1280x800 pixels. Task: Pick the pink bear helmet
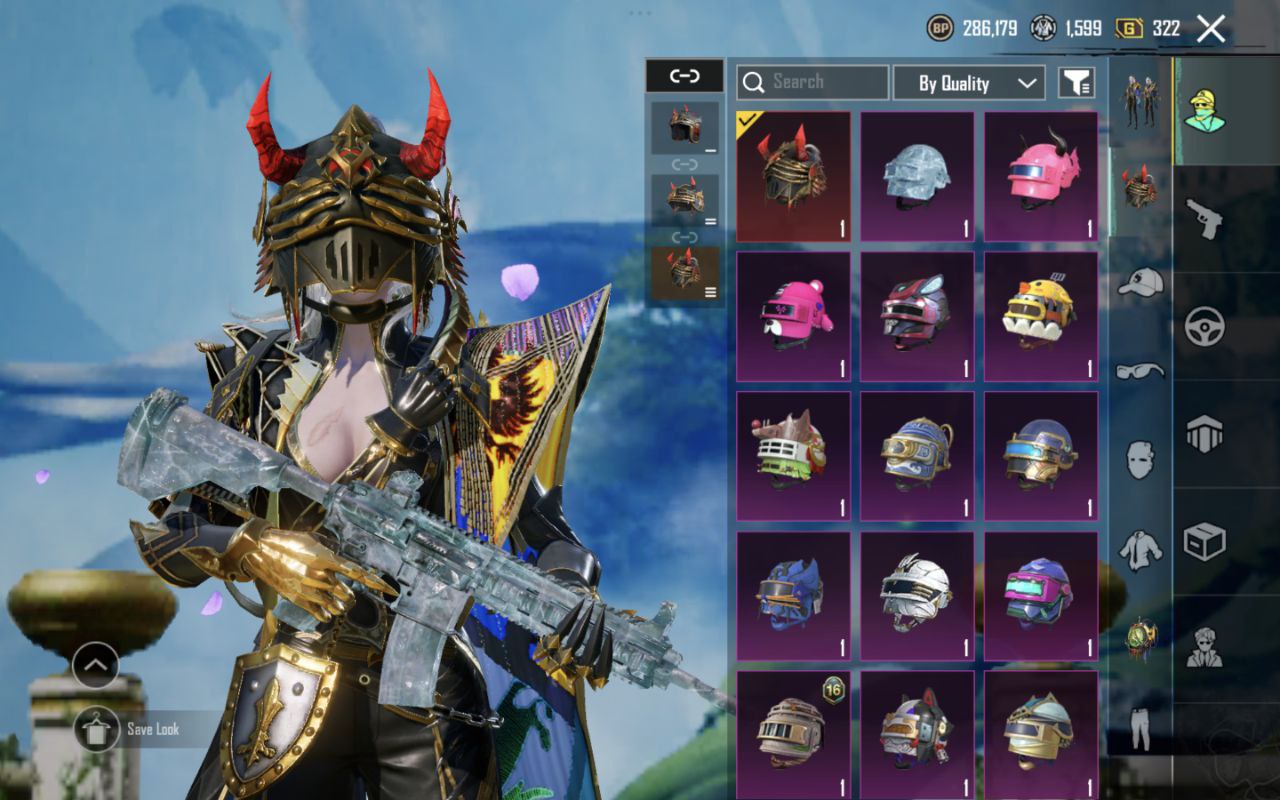(x=793, y=316)
